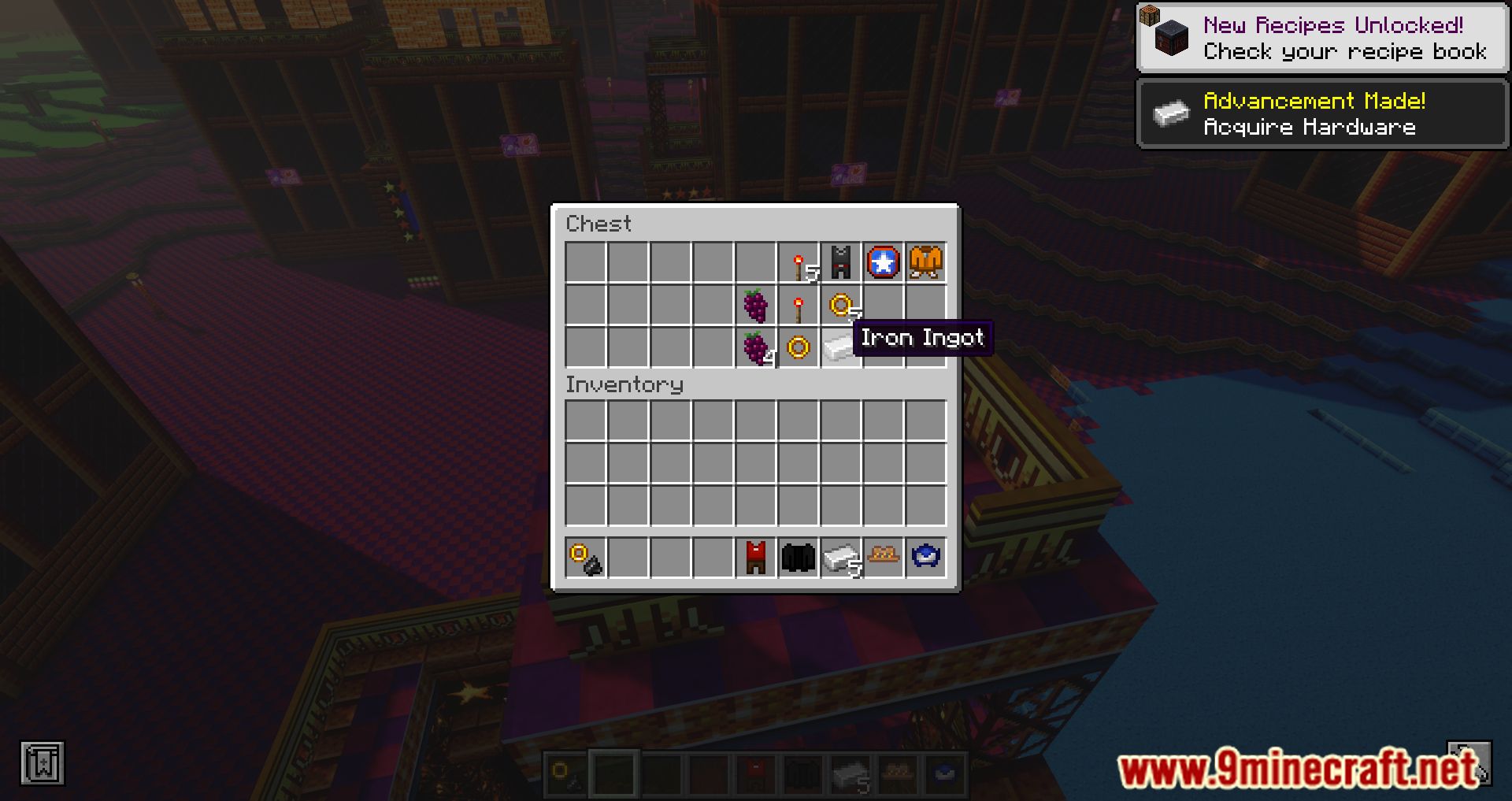Select the brown hat in the hotbar
Screen dimensions: 1512x801
pos(882,556)
